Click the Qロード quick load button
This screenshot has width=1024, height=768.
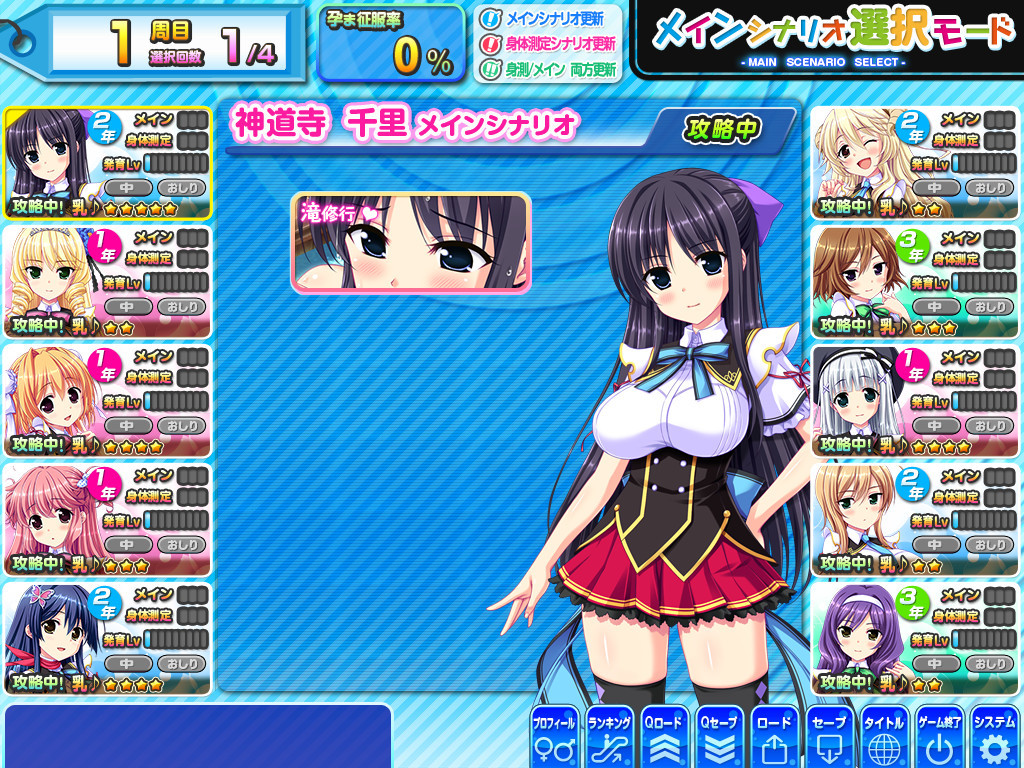pyautogui.click(x=664, y=737)
